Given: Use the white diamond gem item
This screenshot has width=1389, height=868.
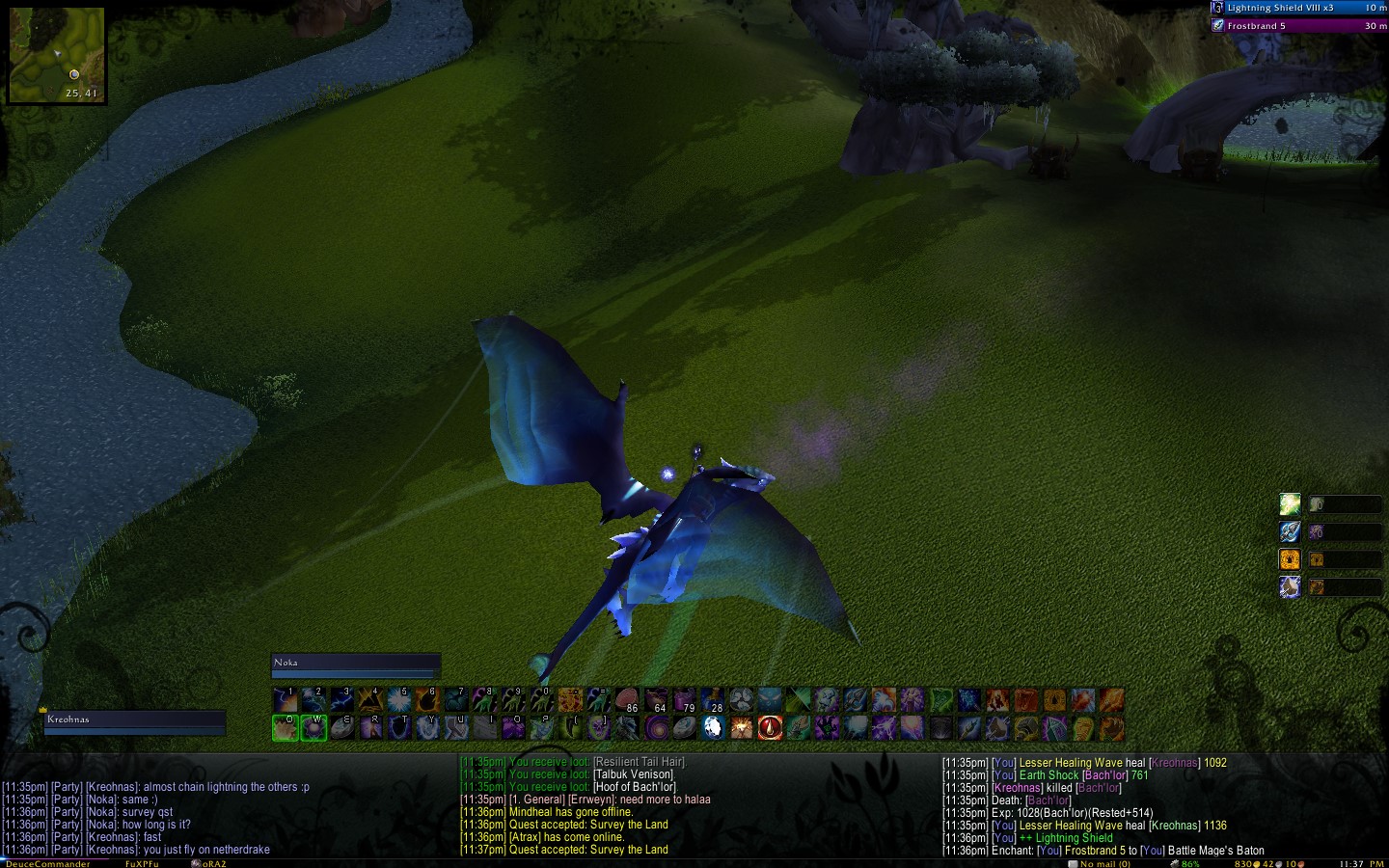Looking at the screenshot, I should pyautogui.click(x=713, y=727).
